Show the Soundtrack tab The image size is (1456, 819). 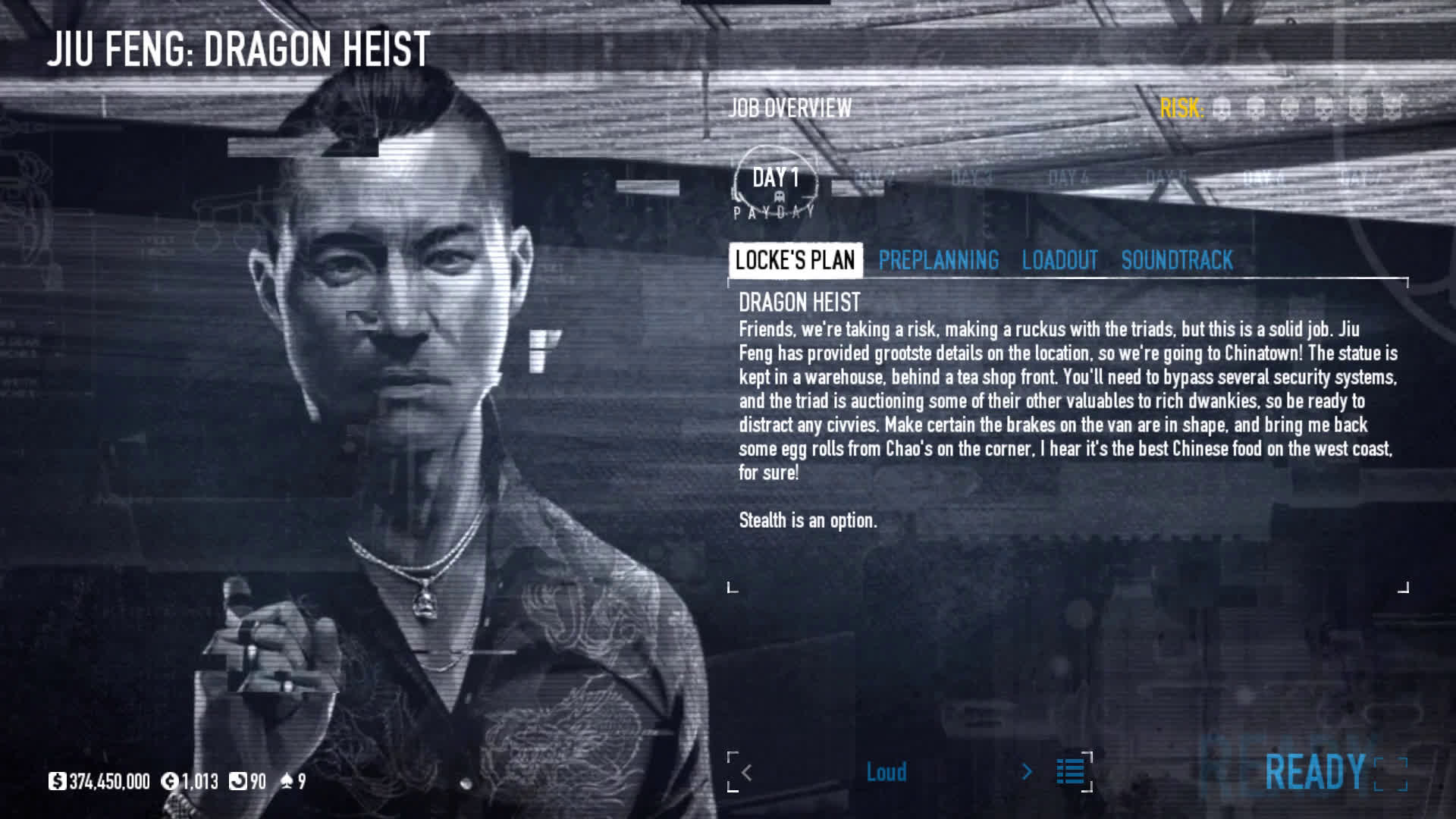[1177, 260]
